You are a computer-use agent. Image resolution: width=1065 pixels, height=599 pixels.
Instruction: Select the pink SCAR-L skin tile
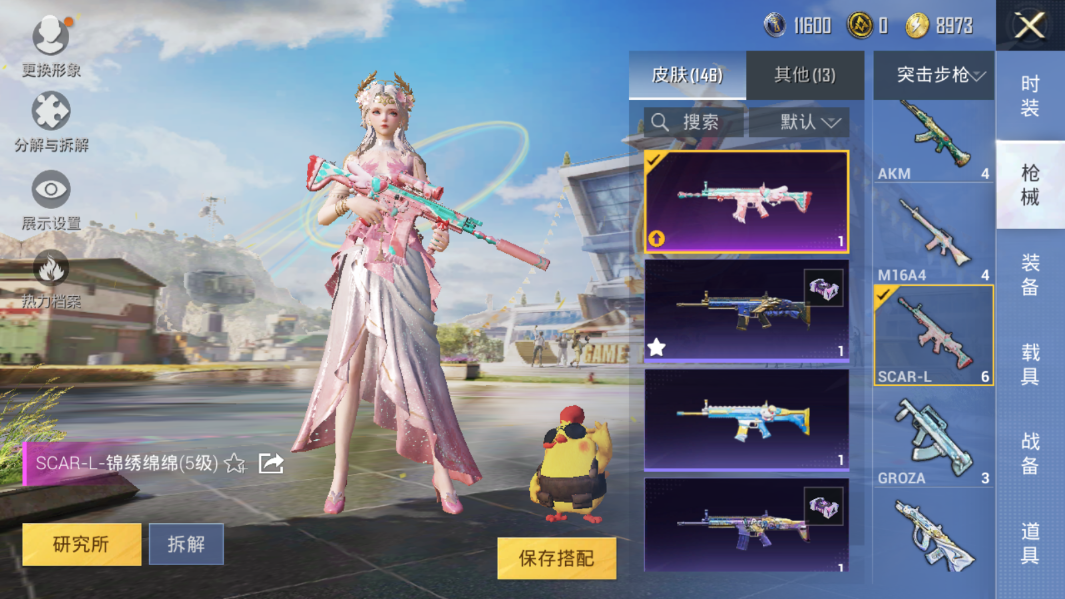click(x=746, y=201)
